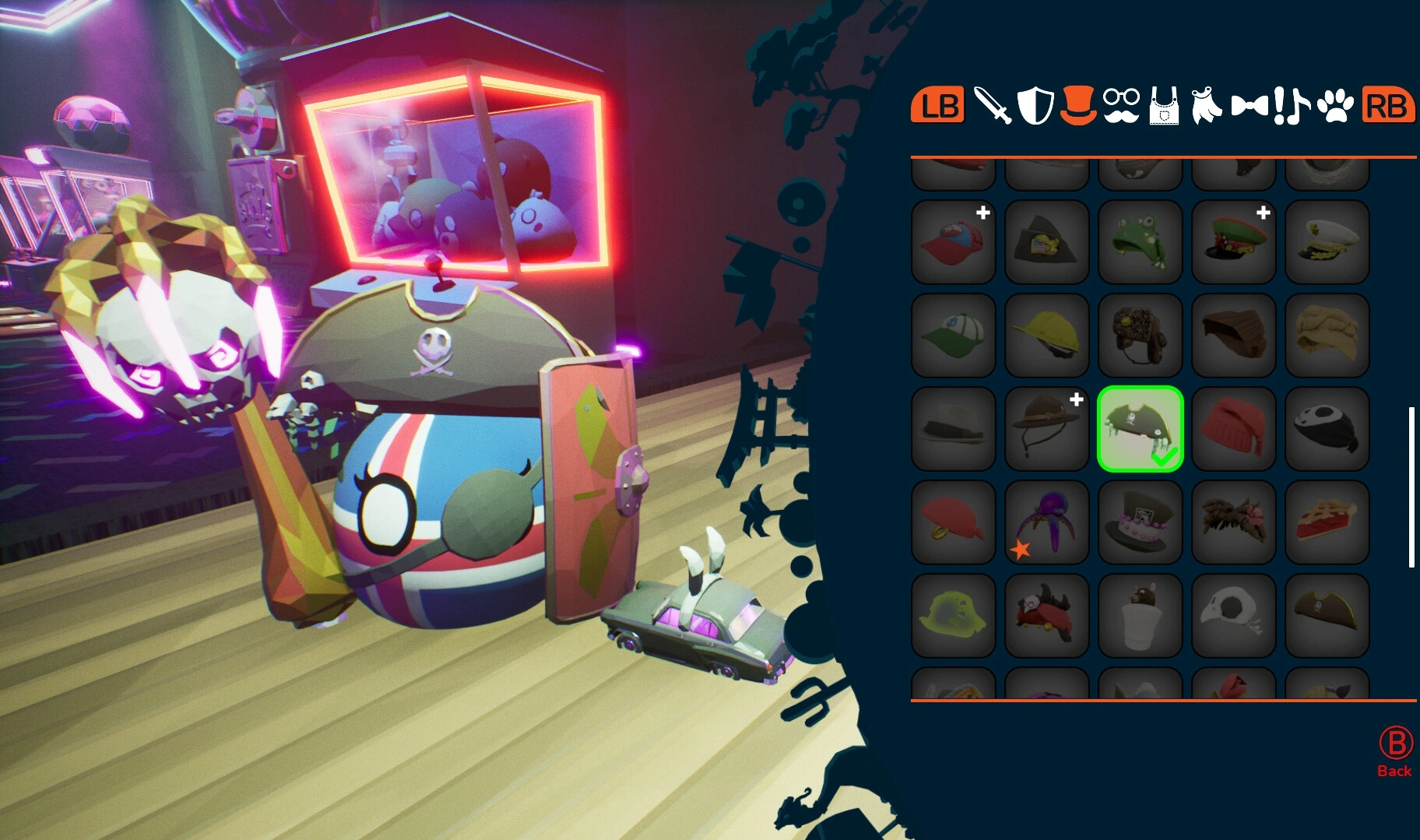Equip the red knit beanie with tassel
Image resolution: width=1420 pixels, height=840 pixels.
pos(1234,428)
